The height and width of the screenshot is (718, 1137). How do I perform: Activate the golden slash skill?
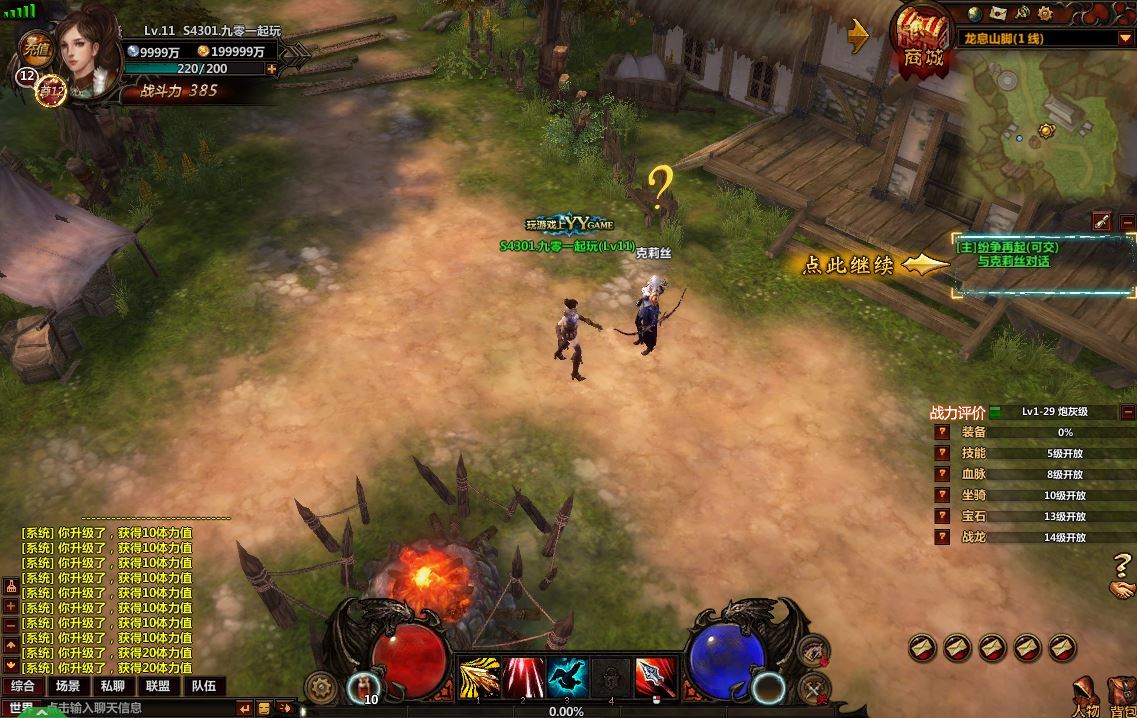coord(479,678)
